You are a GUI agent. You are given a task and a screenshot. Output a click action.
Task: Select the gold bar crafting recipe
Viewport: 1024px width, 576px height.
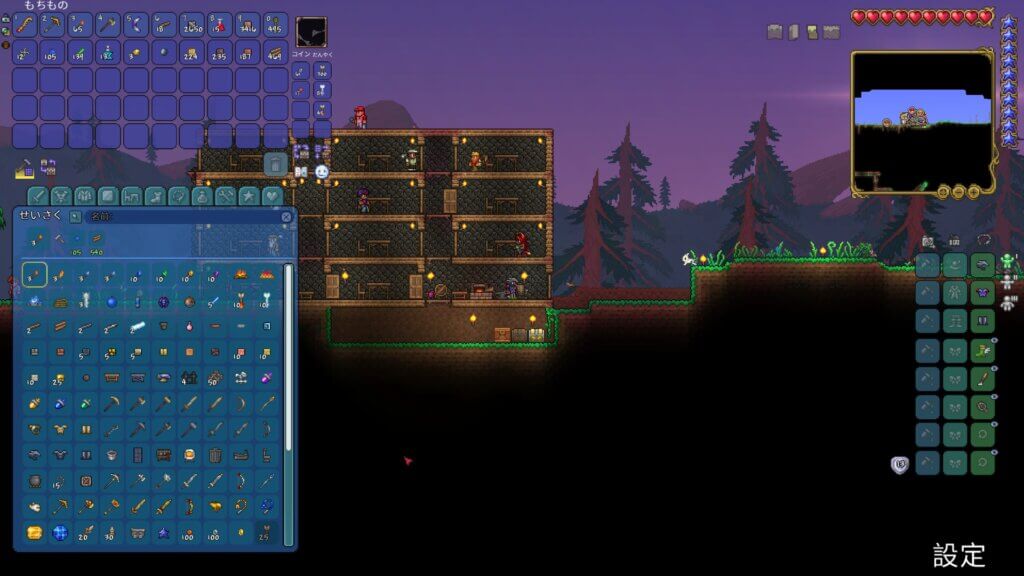35,533
